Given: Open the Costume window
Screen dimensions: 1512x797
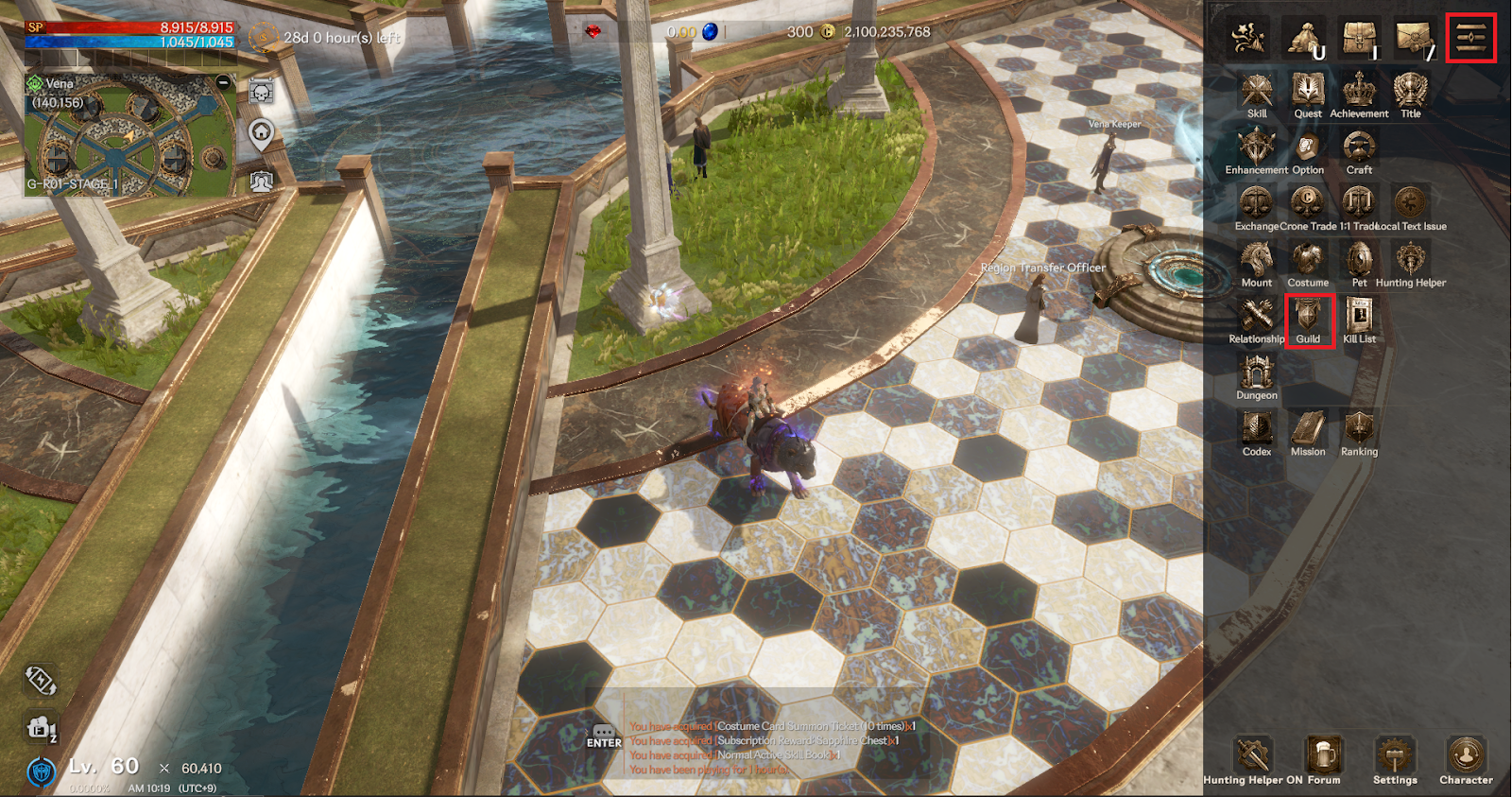Looking at the screenshot, I should (1308, 263).
